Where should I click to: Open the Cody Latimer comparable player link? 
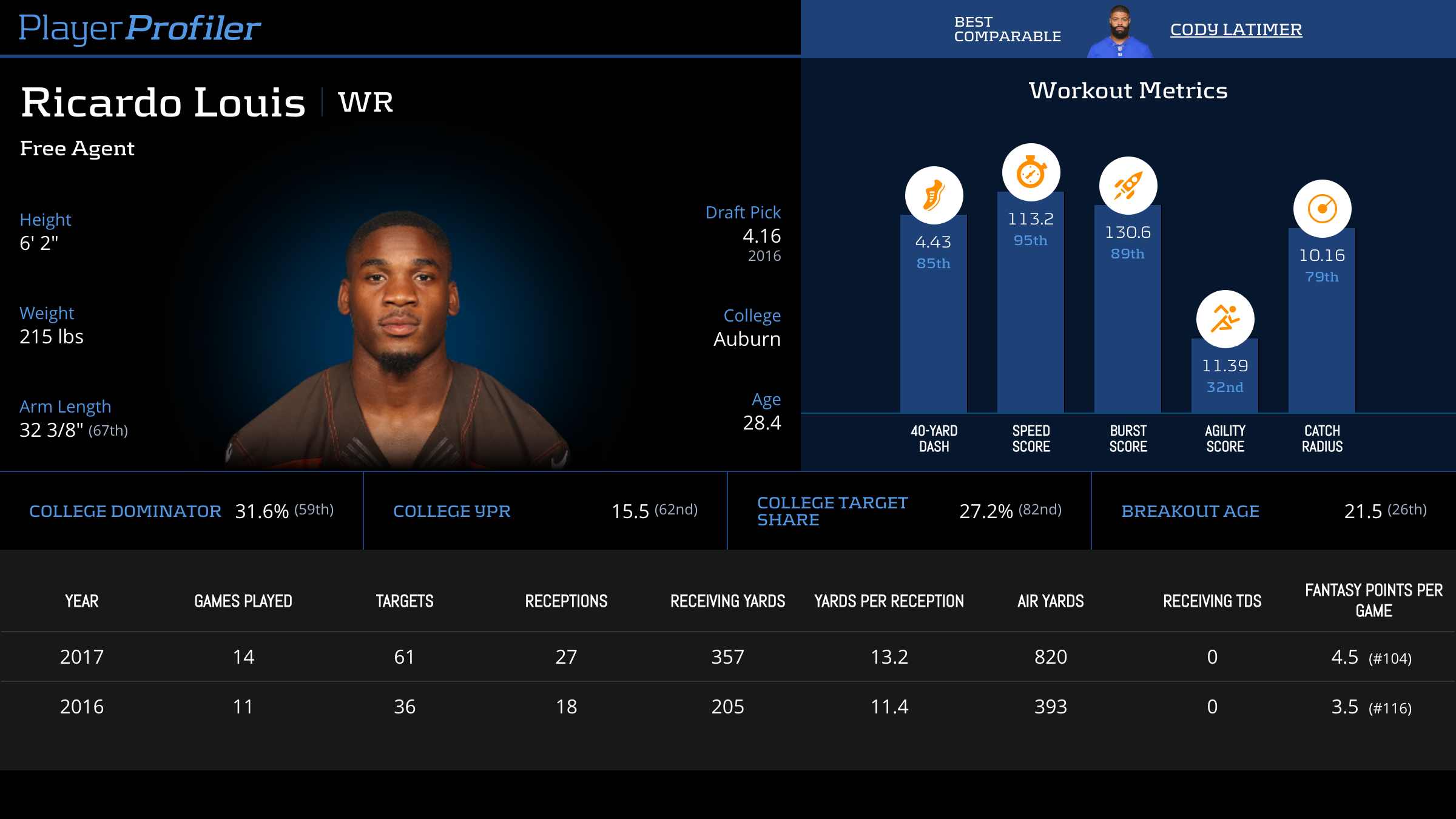1236,29
